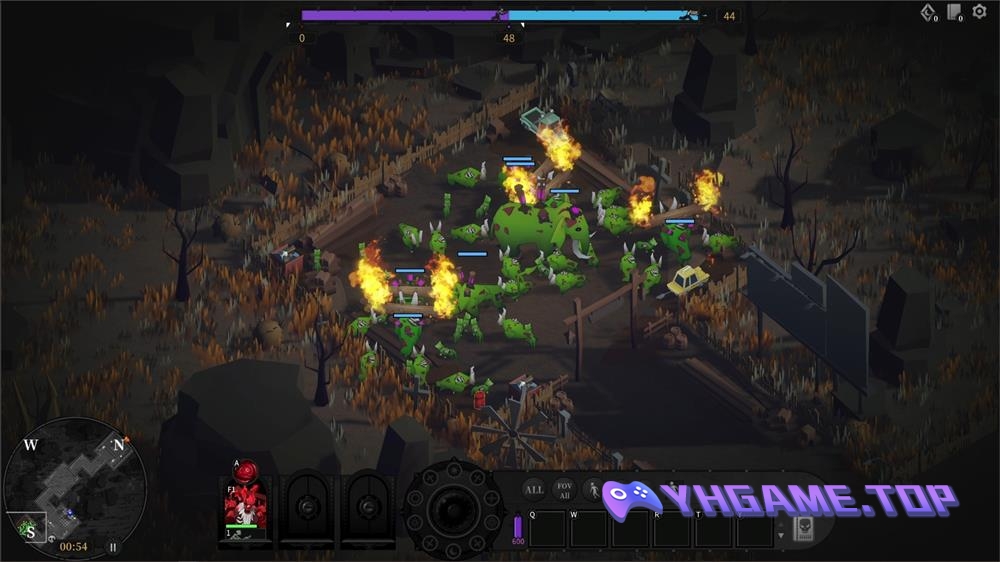The image size is (1000, 562).
Task: Click the walking figure stance button
Action: click(592, 490)
